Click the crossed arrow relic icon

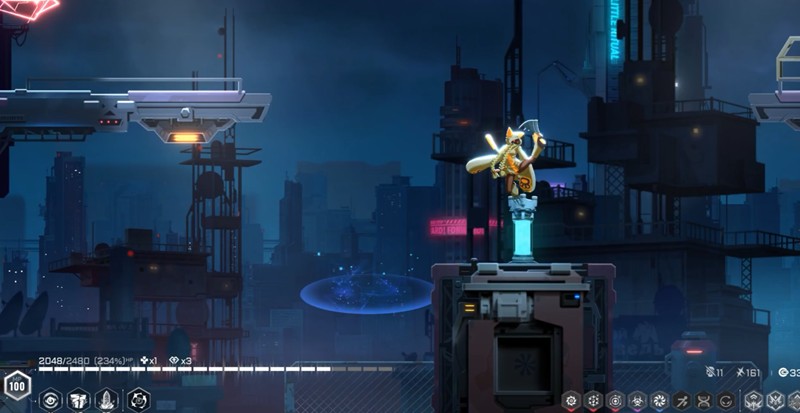682,400
